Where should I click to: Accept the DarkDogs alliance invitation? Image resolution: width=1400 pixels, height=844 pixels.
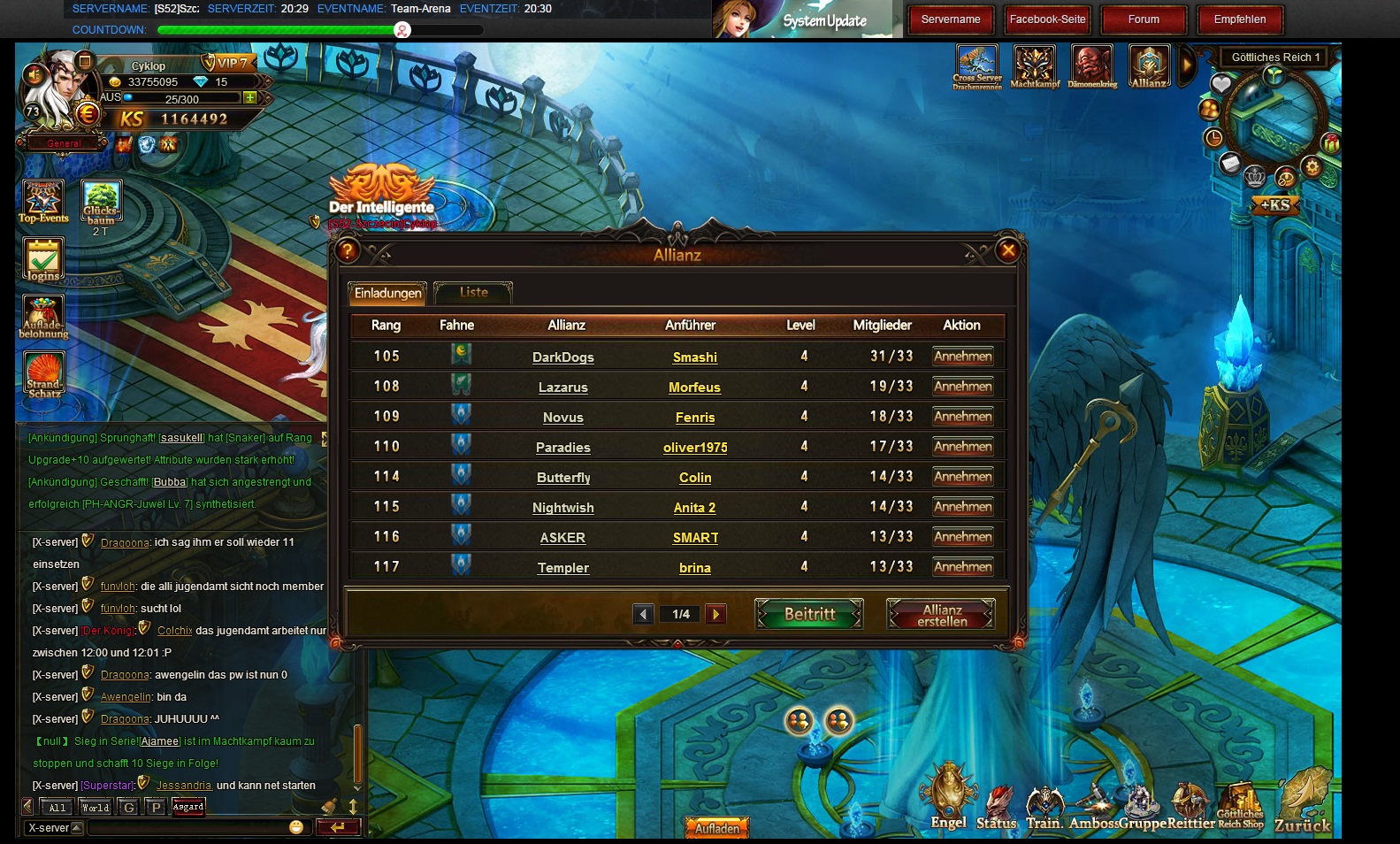tap(962, 357)
